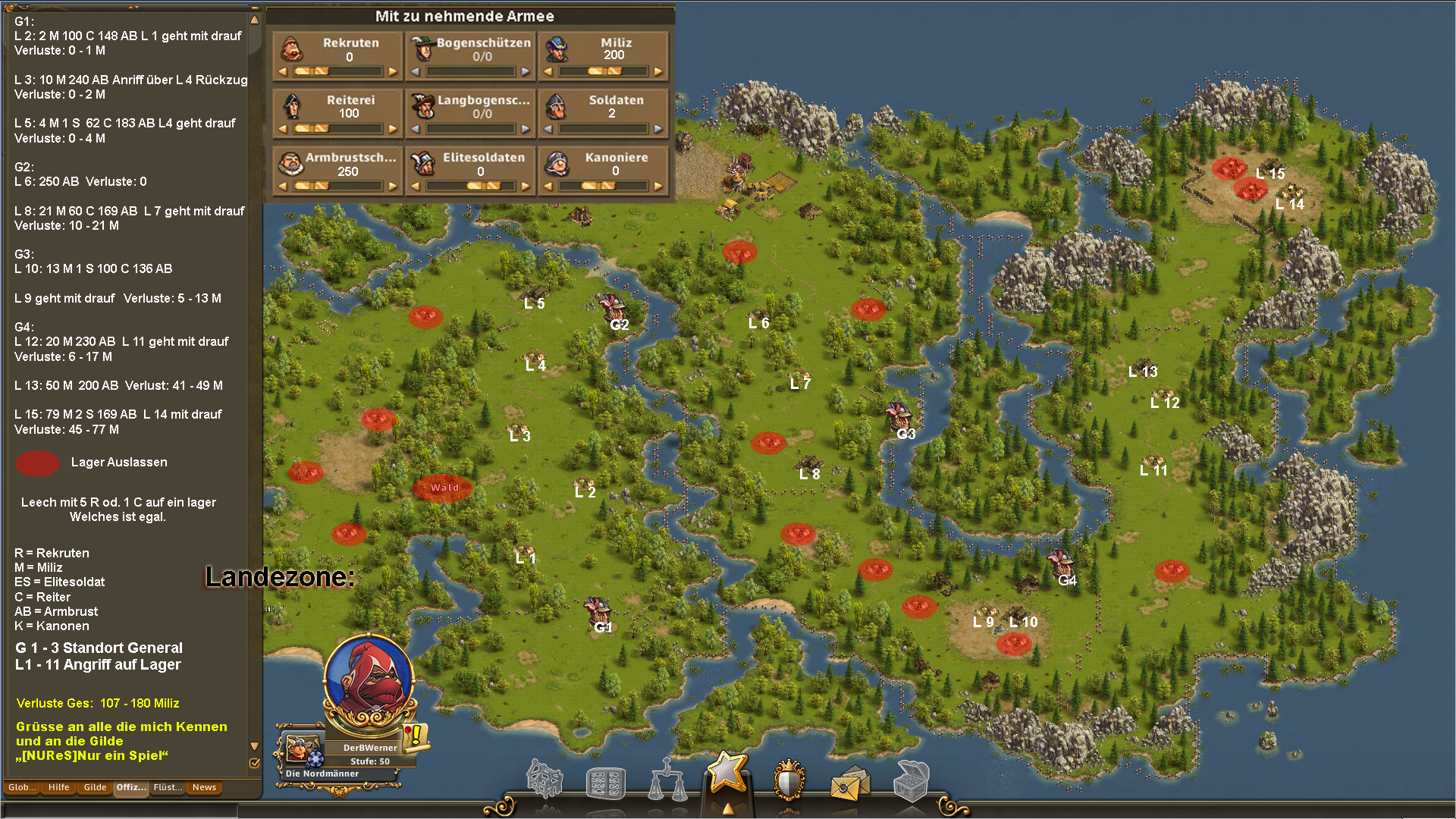This screenshot has height=819, width=1456.
Task: Increase Armbrustschützen with right arrow
Action: tap(393, 187)
